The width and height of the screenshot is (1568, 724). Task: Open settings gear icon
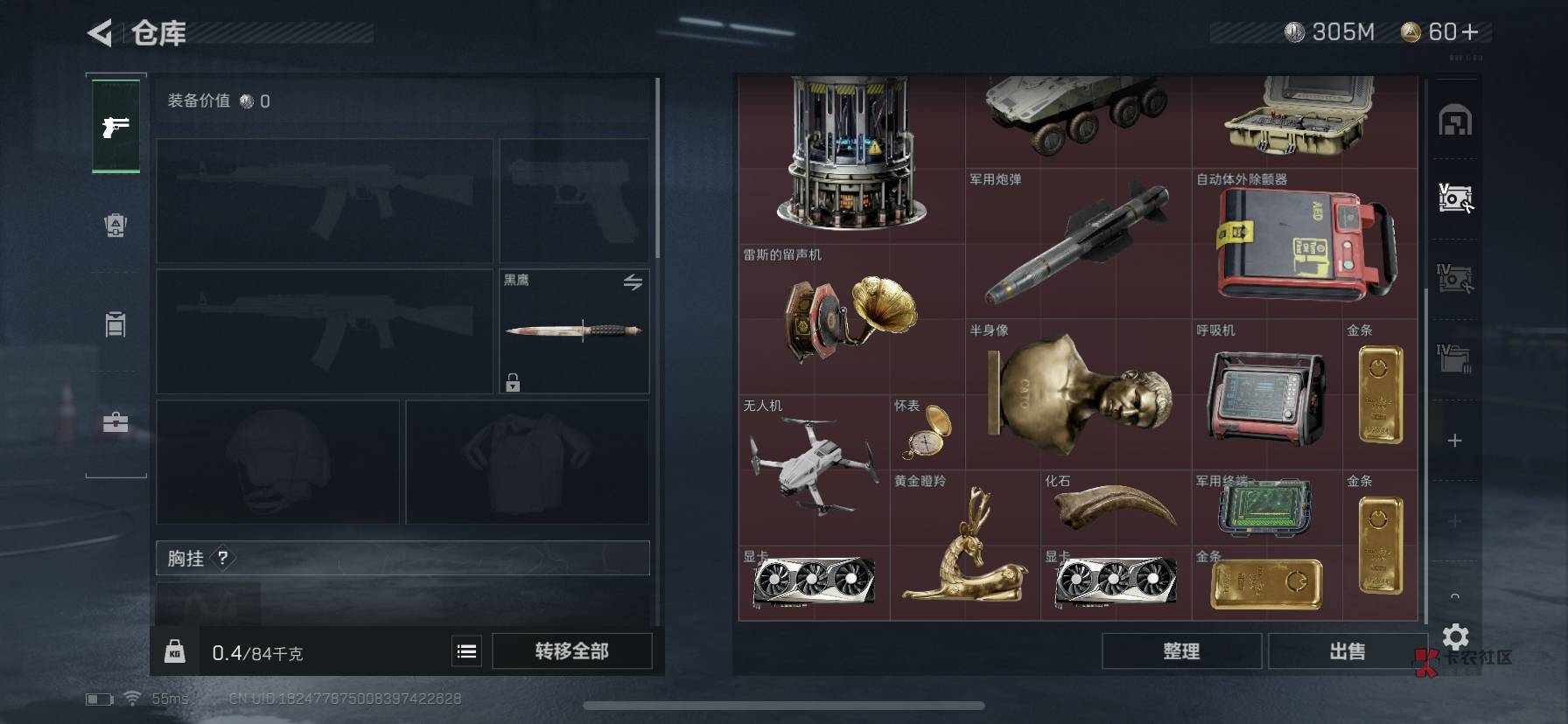click(1455, 636)
